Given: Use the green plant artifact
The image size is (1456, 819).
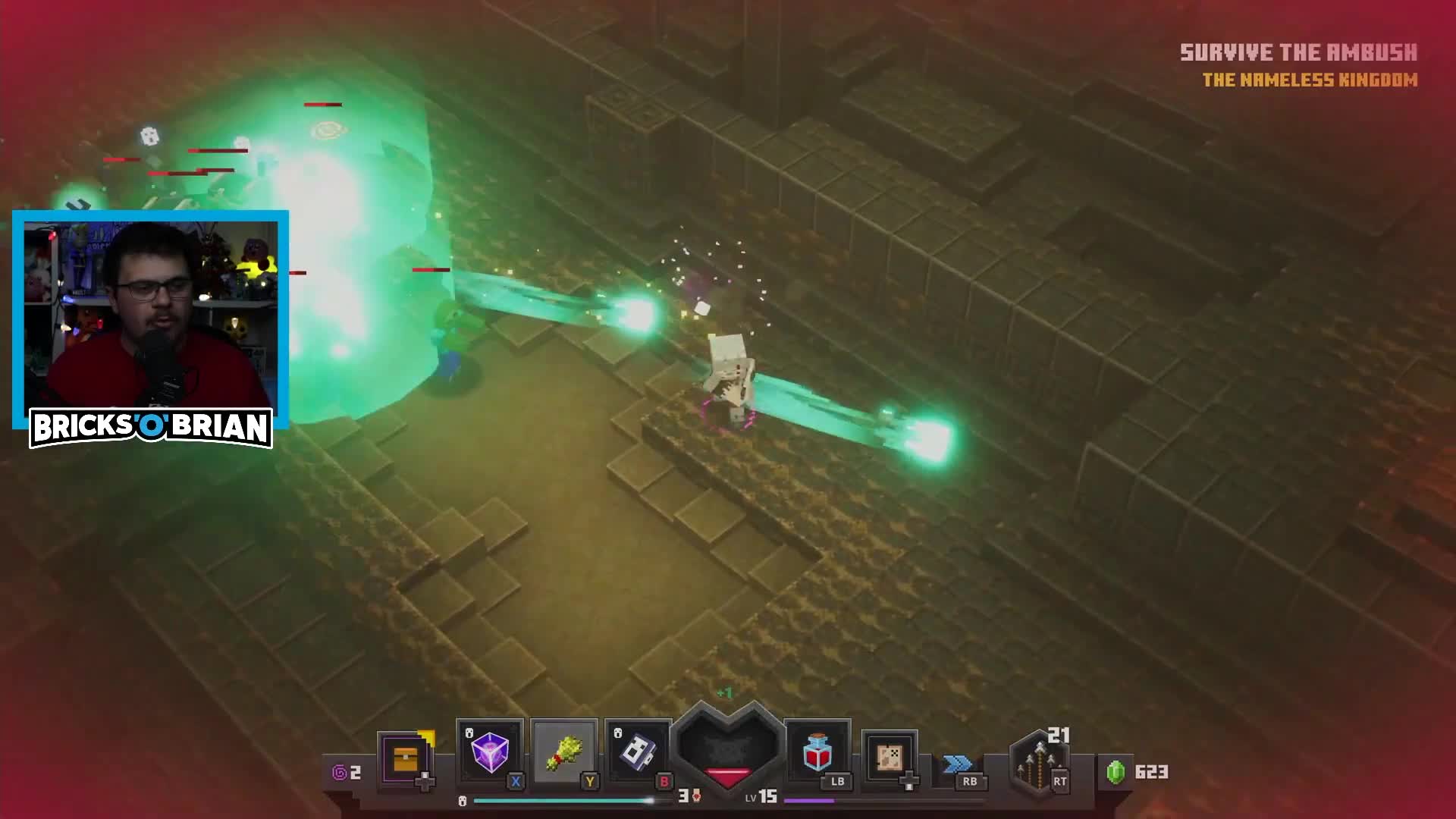Looking at the screenshot, I should (x=563, y=753).
